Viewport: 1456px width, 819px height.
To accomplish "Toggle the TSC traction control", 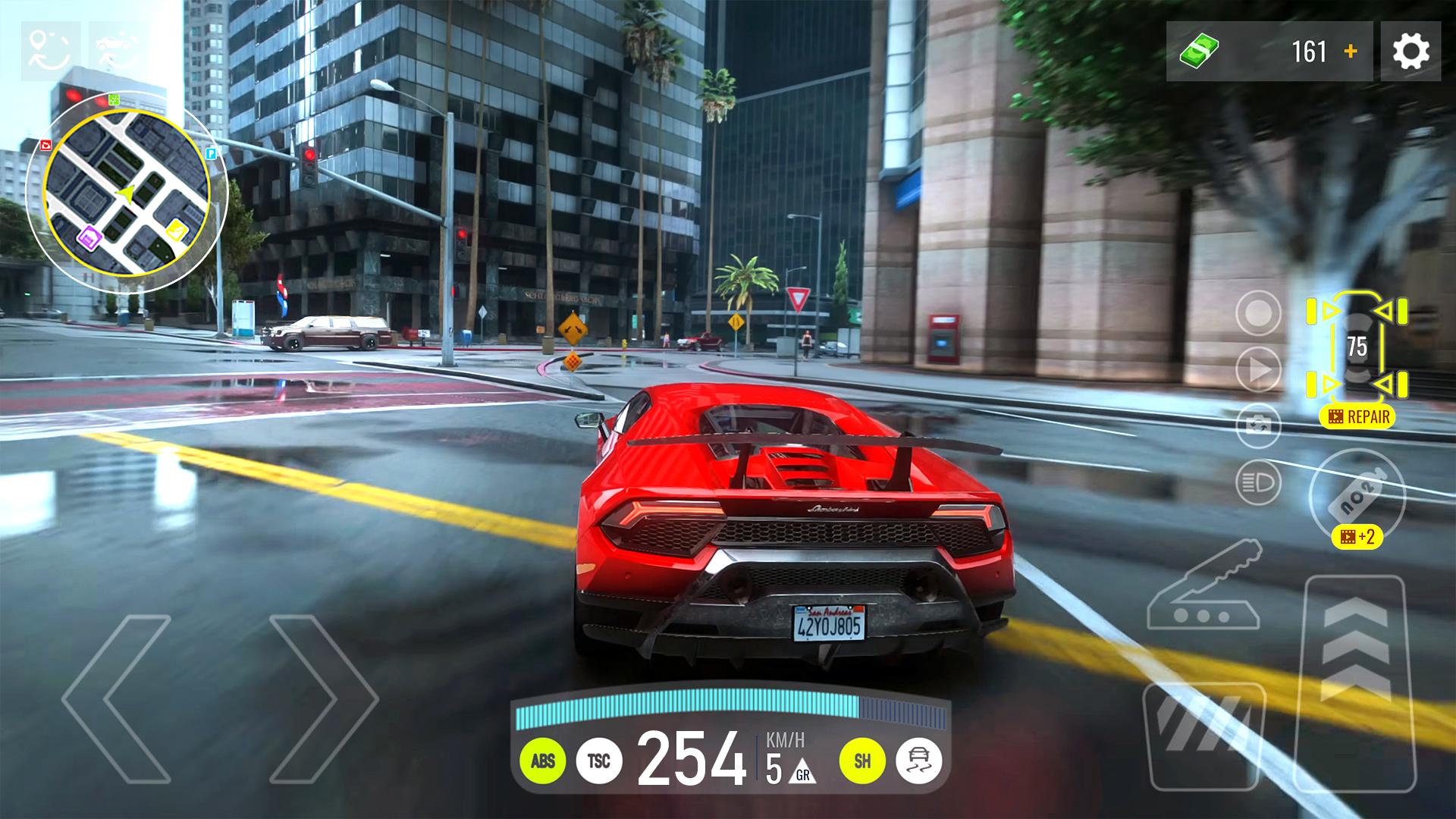I will [599, 761].
